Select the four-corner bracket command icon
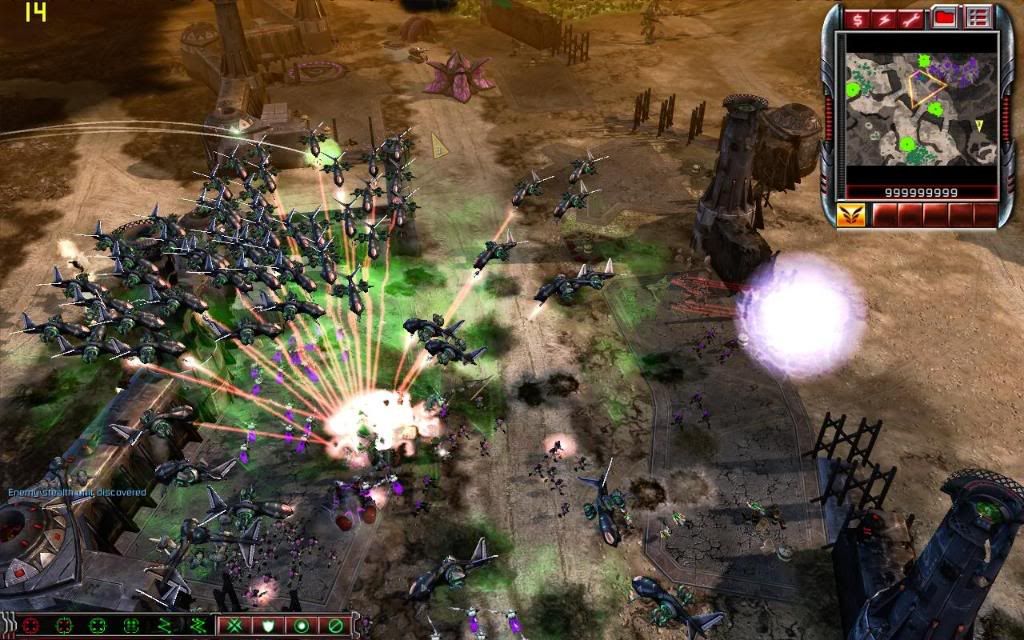 [x=98, y=626]
